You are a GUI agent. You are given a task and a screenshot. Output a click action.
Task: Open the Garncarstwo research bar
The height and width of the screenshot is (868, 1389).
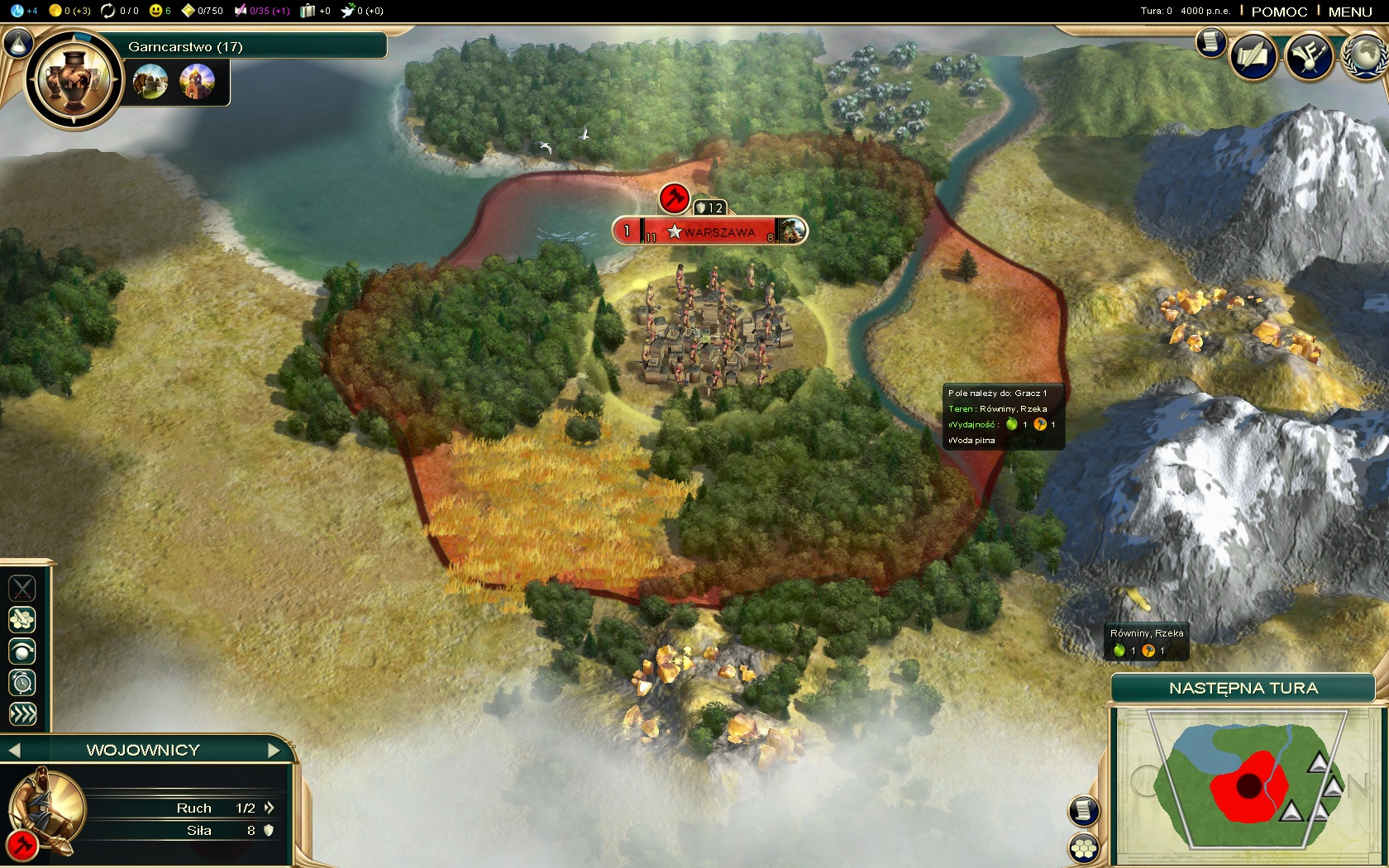pyautogui.click(x=256, y=46)
